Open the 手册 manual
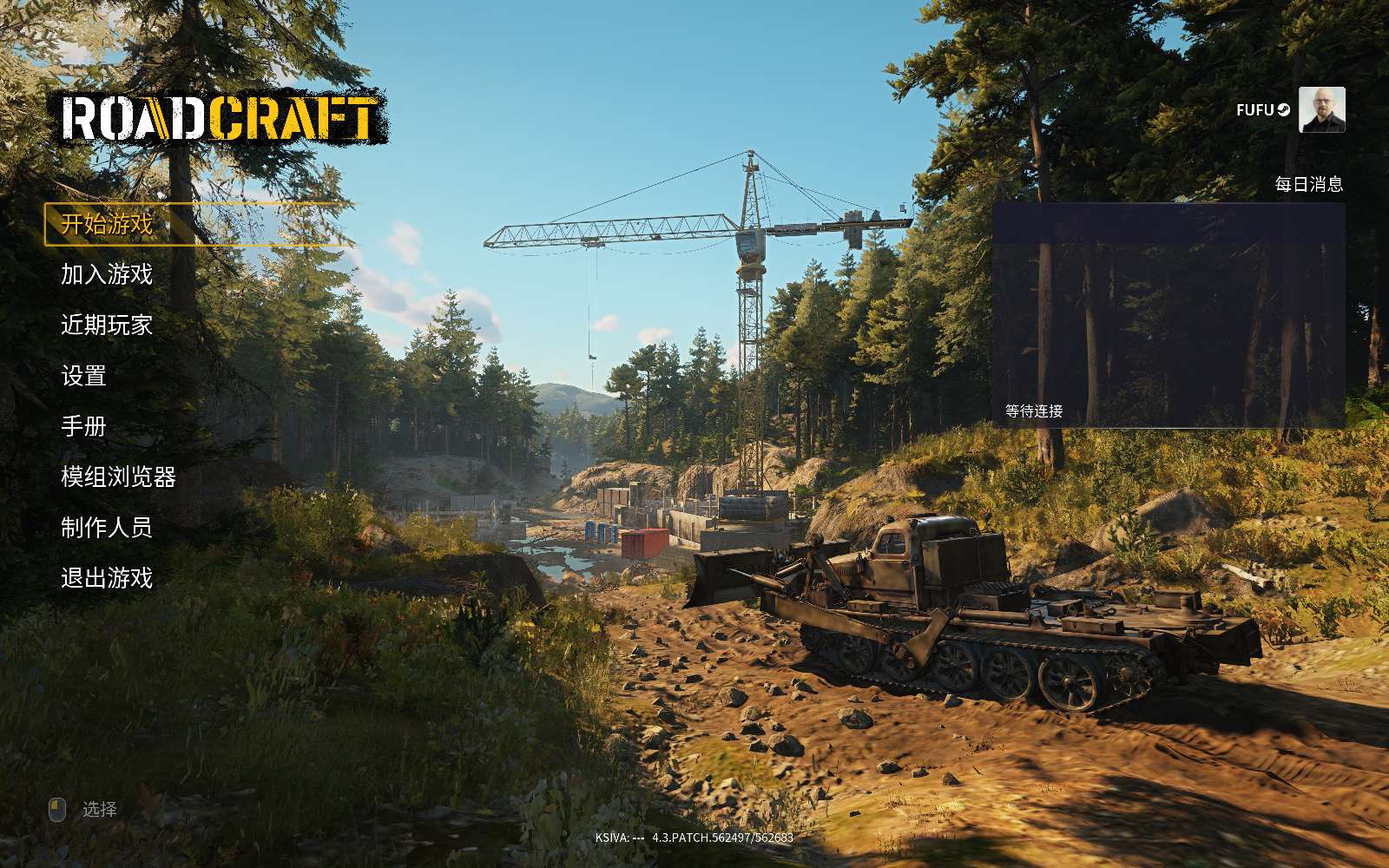The image size is (1389, 868). point(84,426)
